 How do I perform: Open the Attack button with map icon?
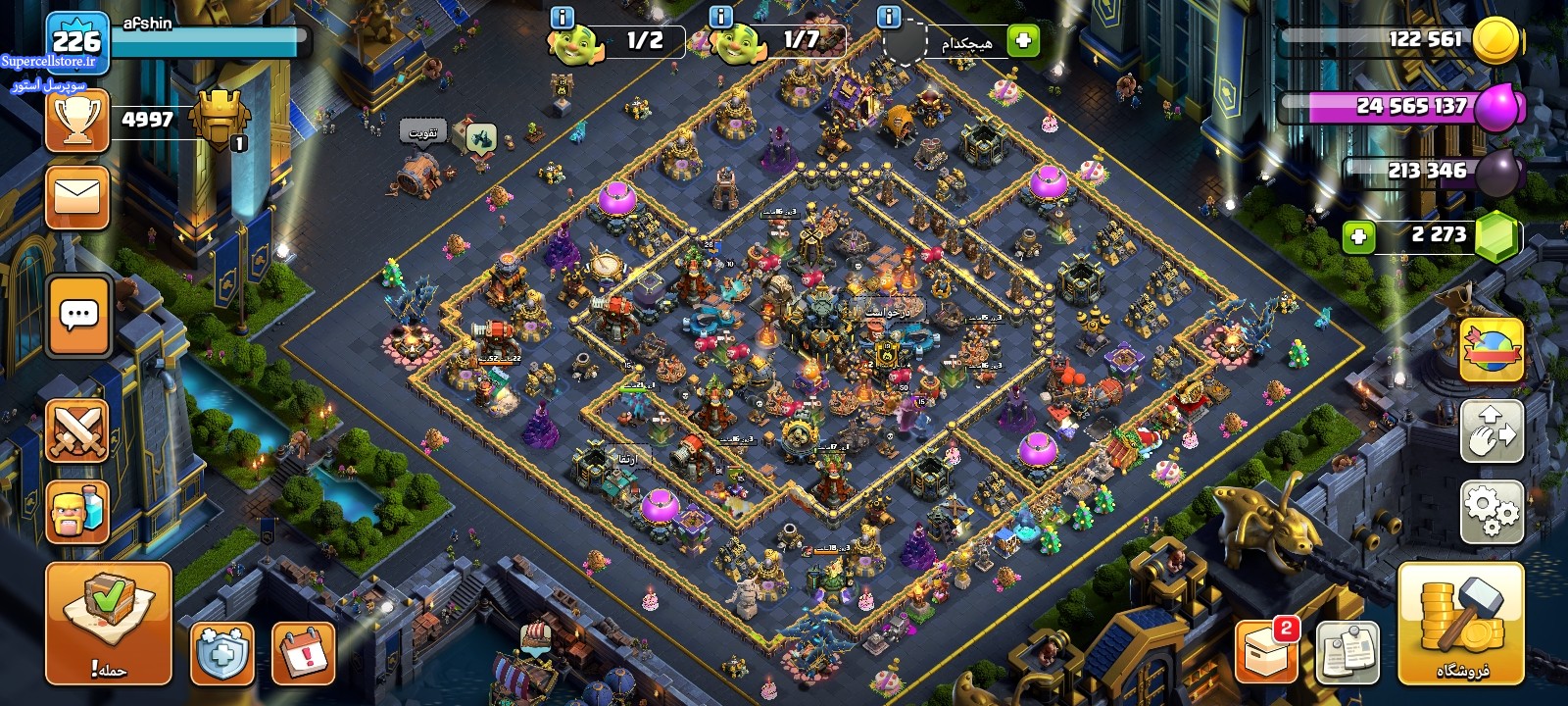[x=109, y=624]
